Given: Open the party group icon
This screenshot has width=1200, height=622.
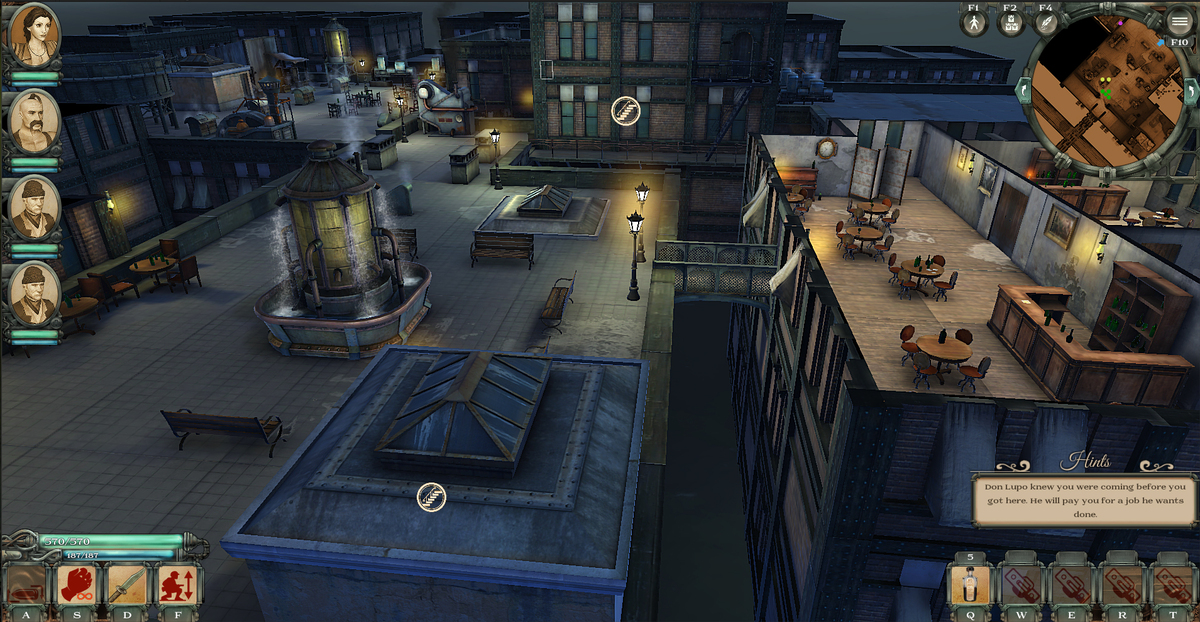Looking at the screenshot, I should pos(1010,23).
